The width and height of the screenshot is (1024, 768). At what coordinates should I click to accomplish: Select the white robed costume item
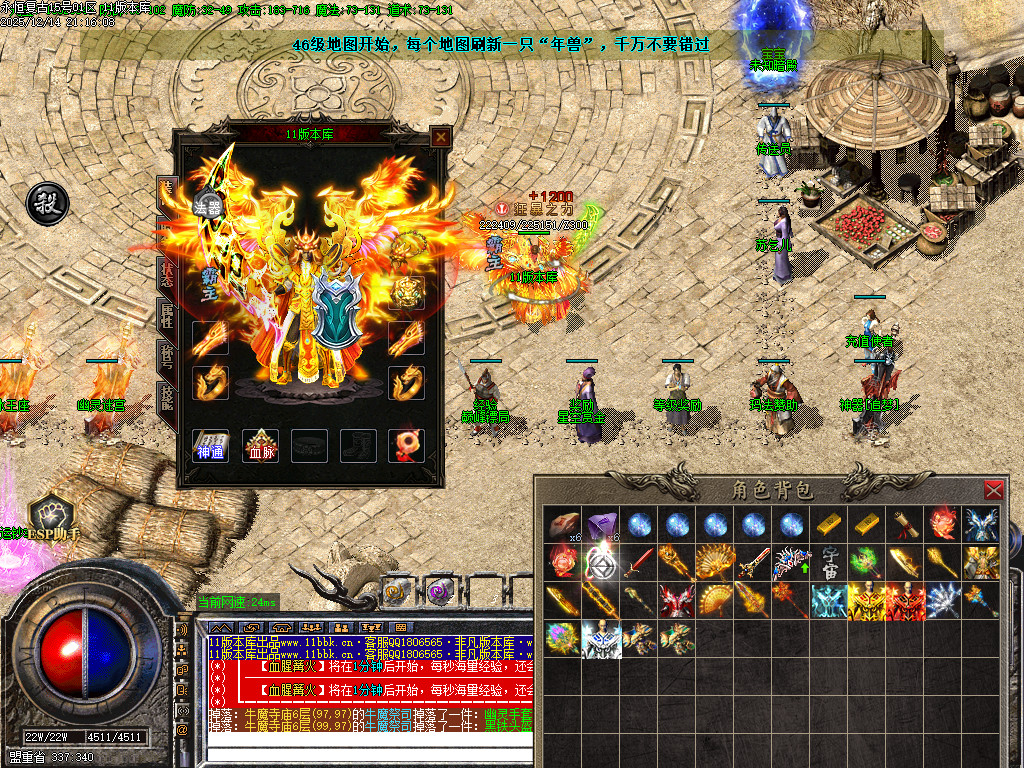point(601,639)
